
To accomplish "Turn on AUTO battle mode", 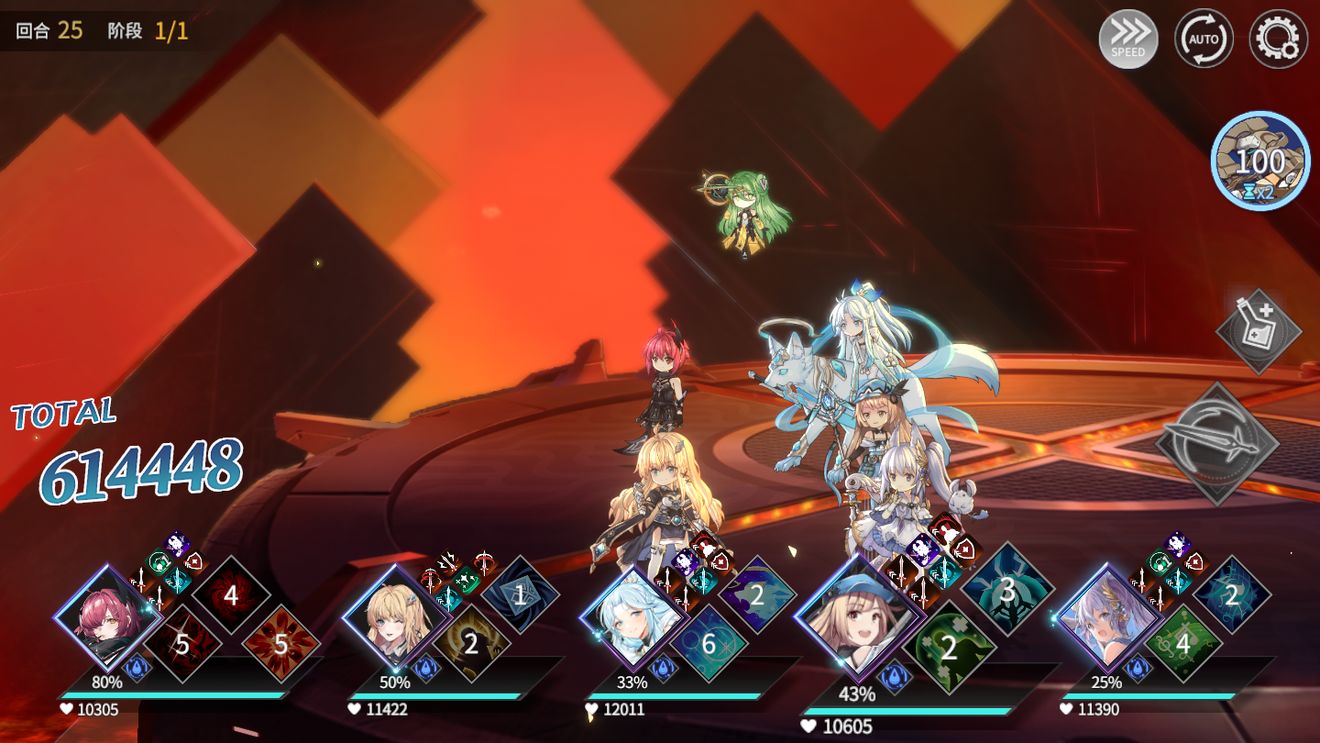I will [1203, 40].
